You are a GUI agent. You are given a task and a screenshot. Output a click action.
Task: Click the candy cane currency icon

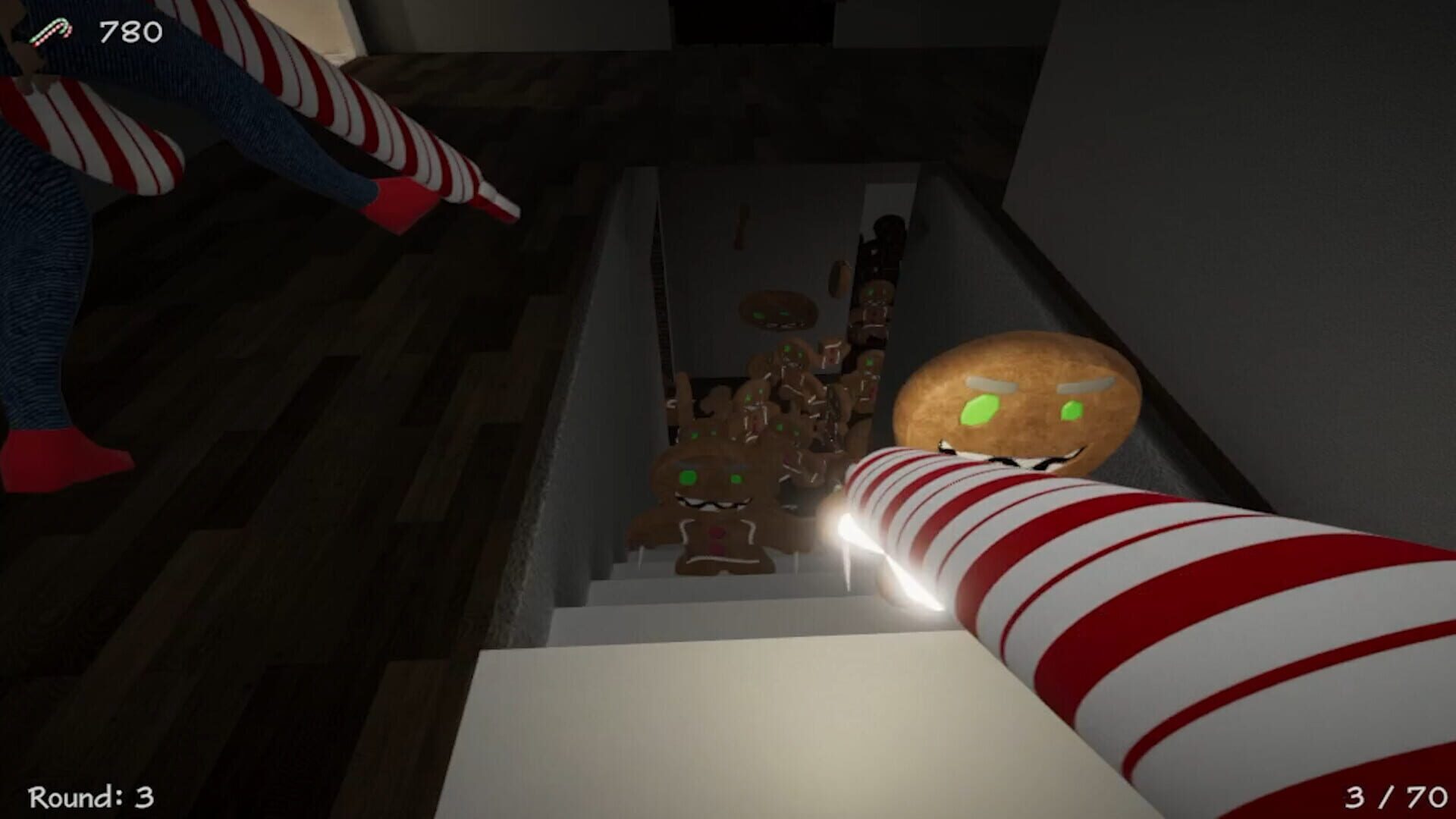tap(52, 32)
